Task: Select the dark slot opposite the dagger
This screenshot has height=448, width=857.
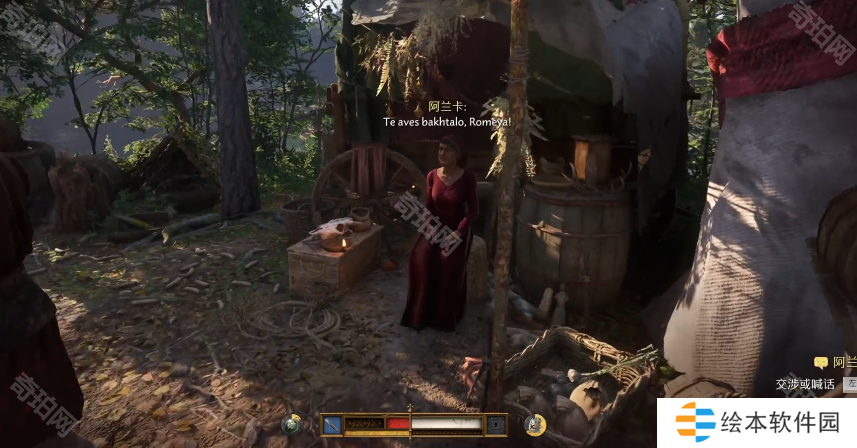Action: 496,425
